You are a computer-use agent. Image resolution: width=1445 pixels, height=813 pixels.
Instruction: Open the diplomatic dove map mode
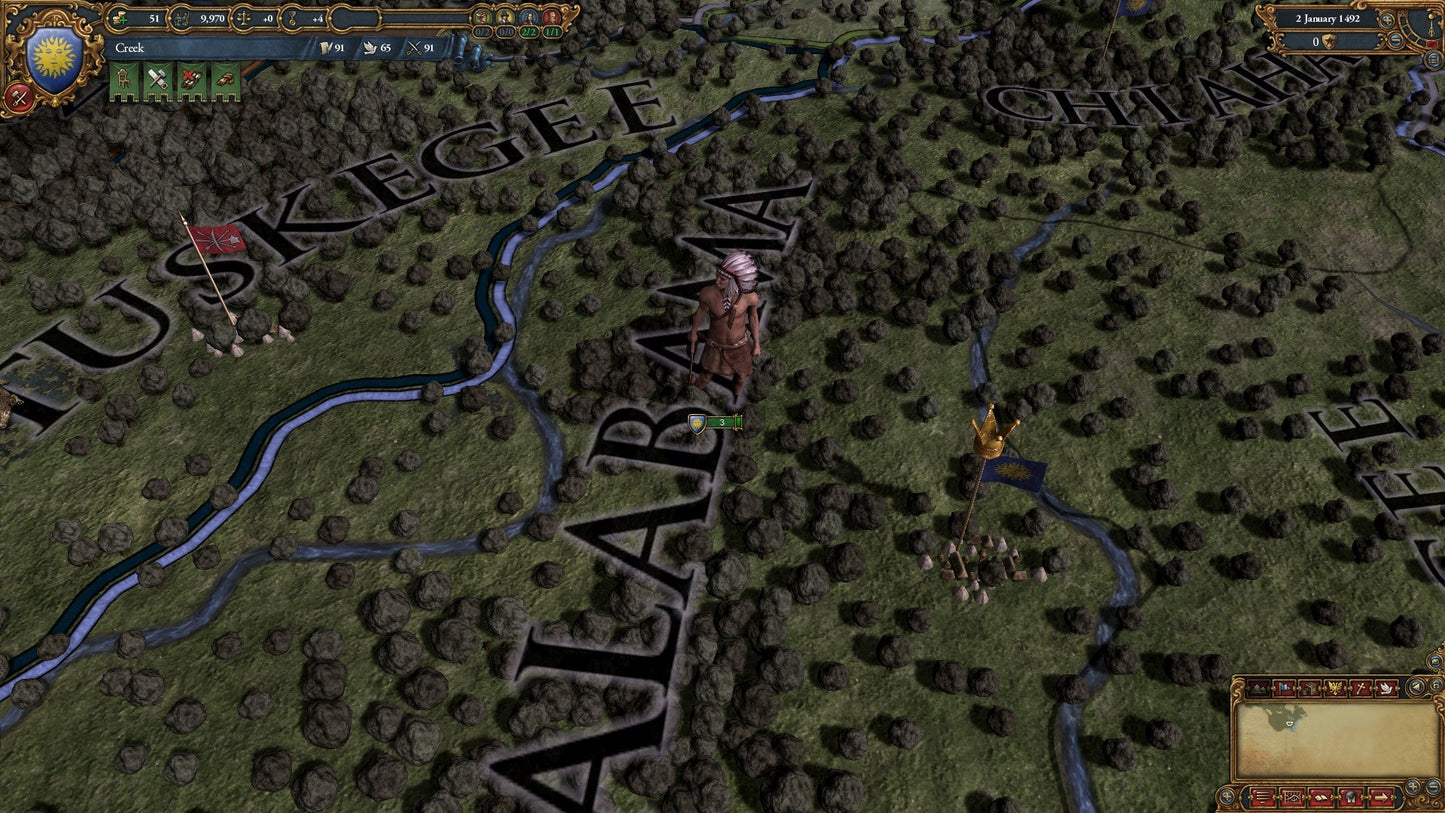coord(1388,687)
